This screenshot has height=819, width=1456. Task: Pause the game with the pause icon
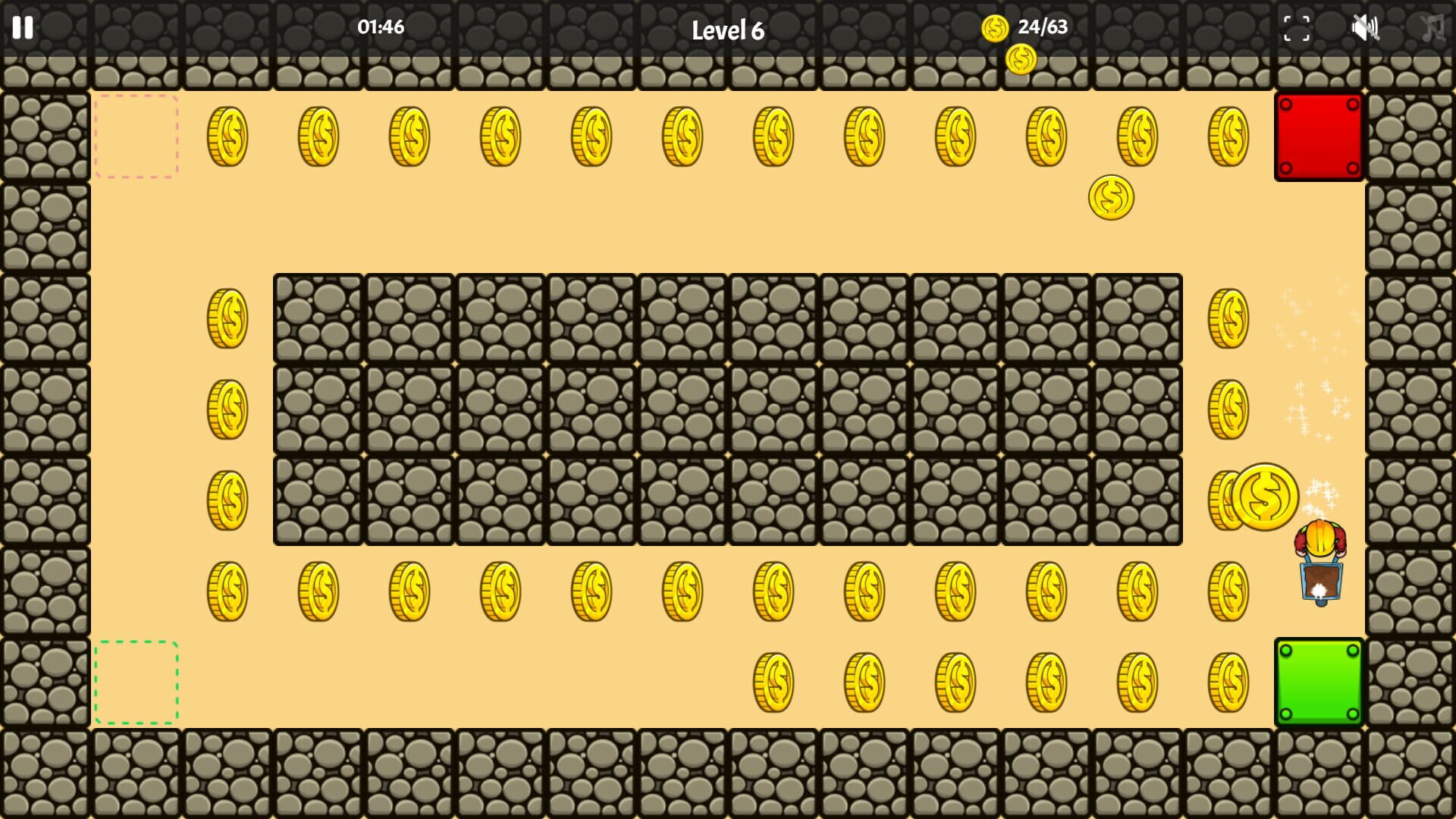(x=23, y=29)
